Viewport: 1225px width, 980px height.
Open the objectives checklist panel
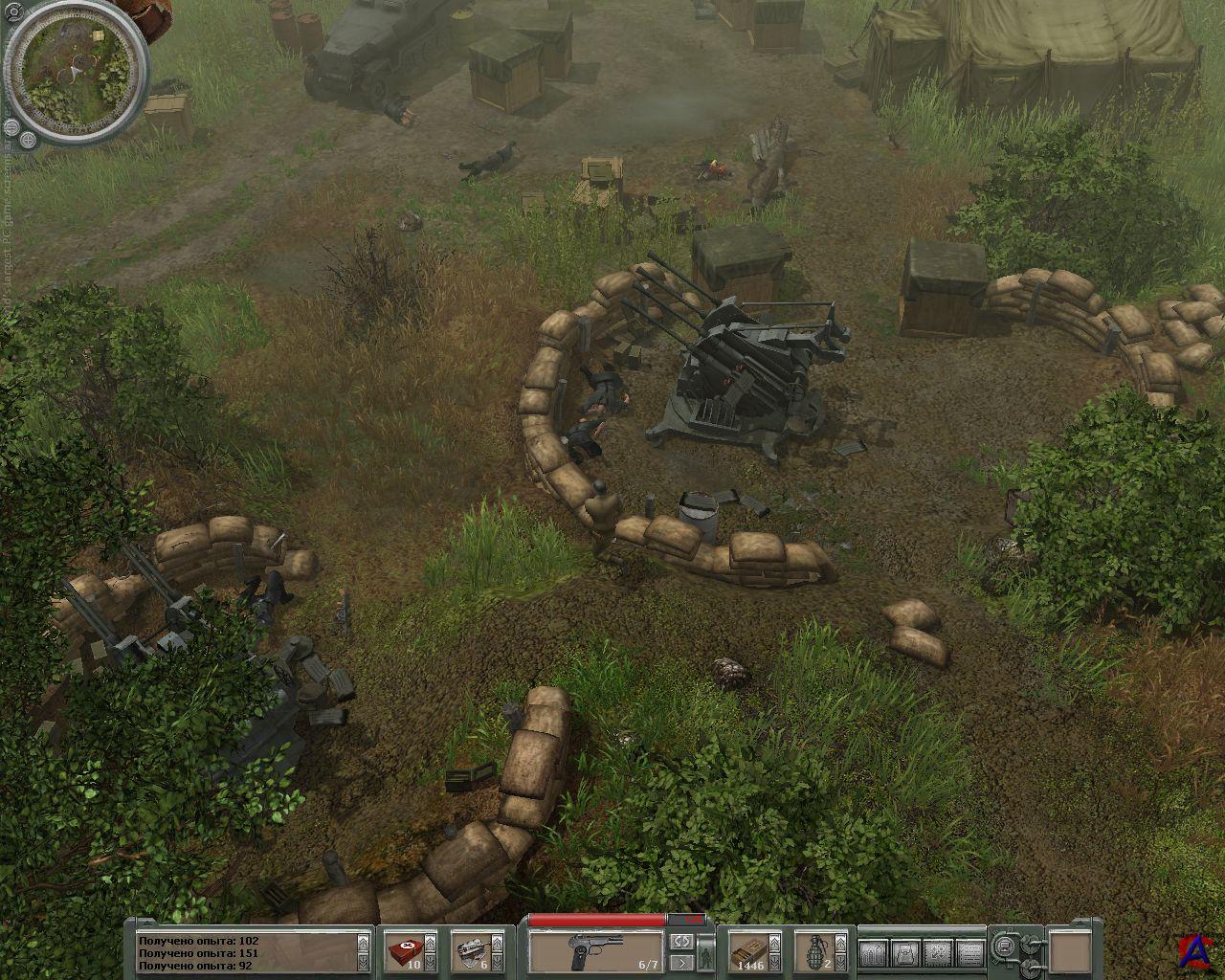(969, 953)
